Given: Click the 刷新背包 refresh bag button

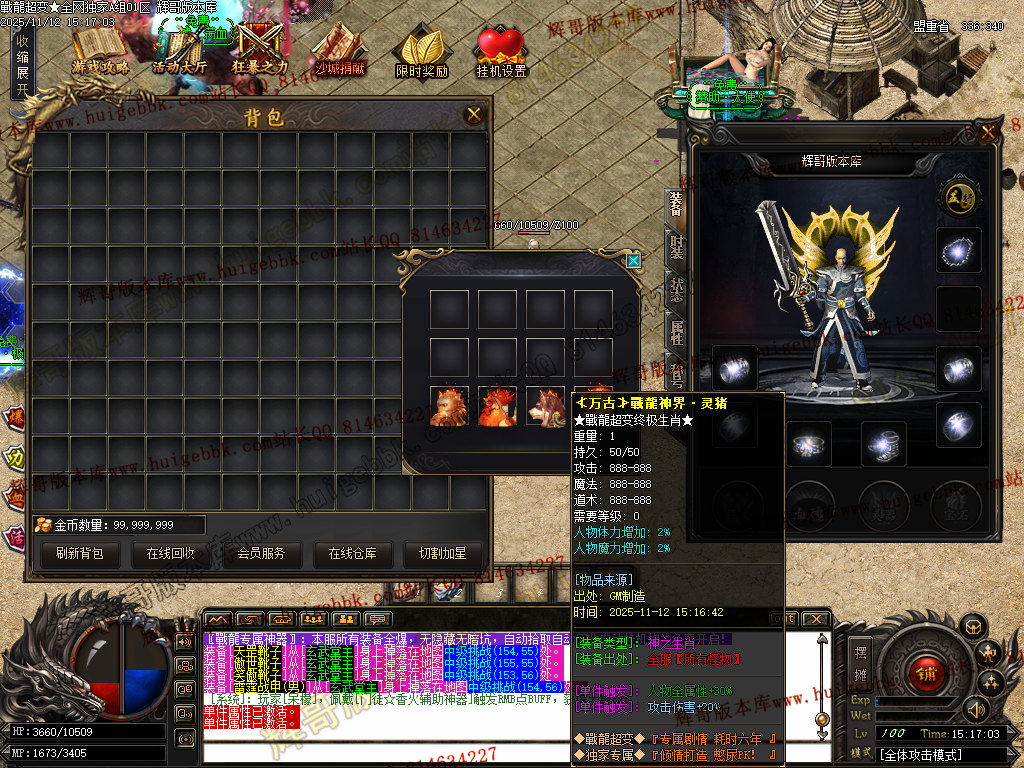Looking at the screenshot, I should point(80,553).
